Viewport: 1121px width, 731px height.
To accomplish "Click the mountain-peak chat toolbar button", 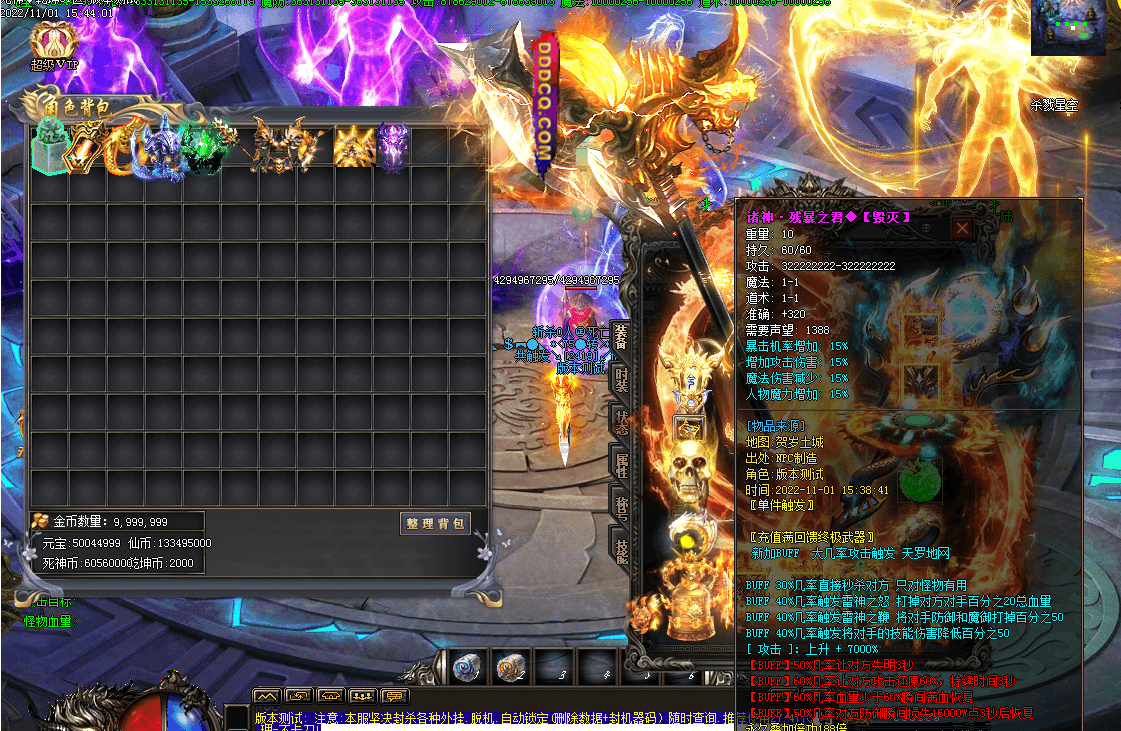I will 267,696.
